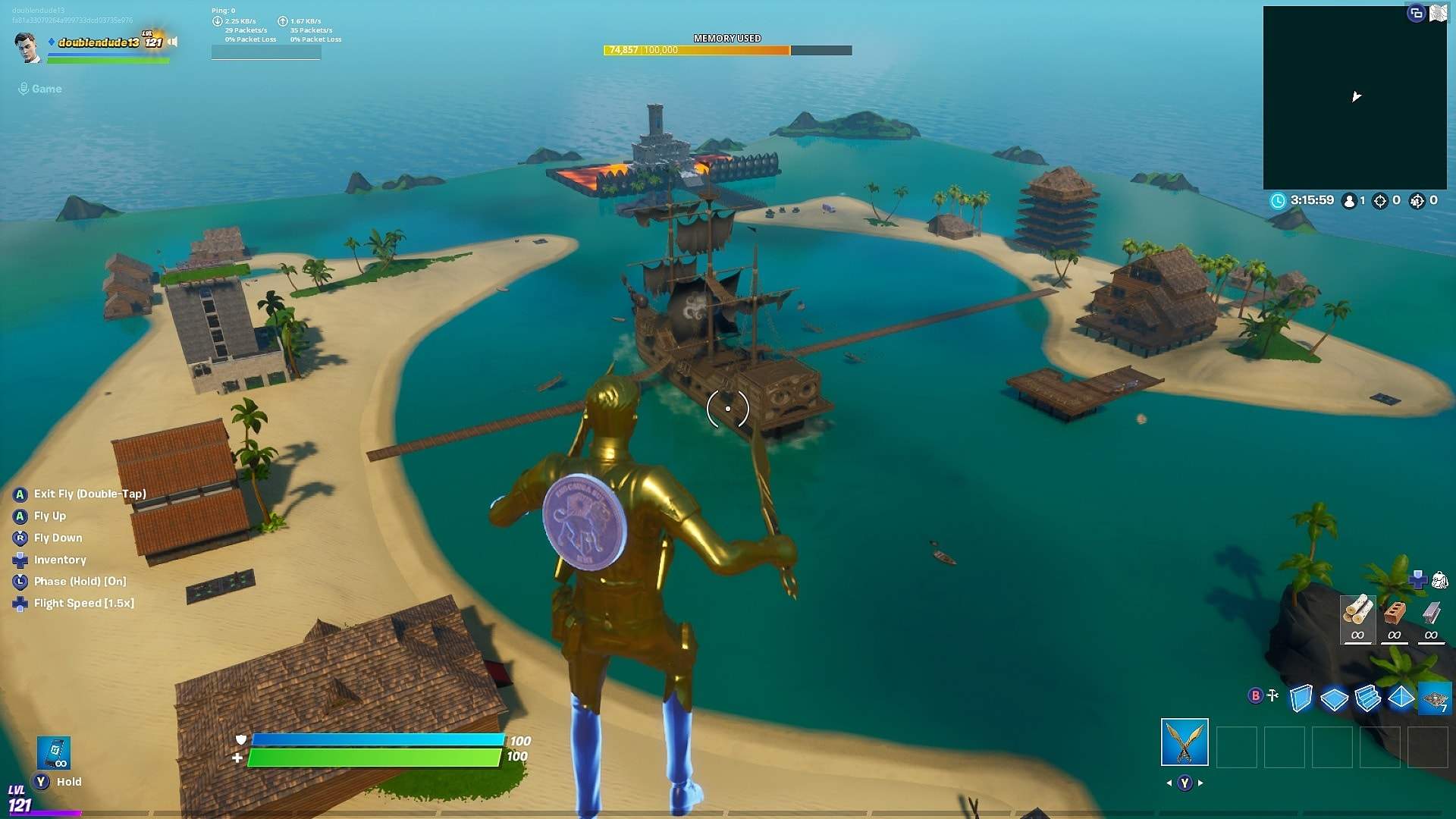The width and height of the screenshot is (1456, 819).
Task: Open the minimap
Action: coord(1354,97)
